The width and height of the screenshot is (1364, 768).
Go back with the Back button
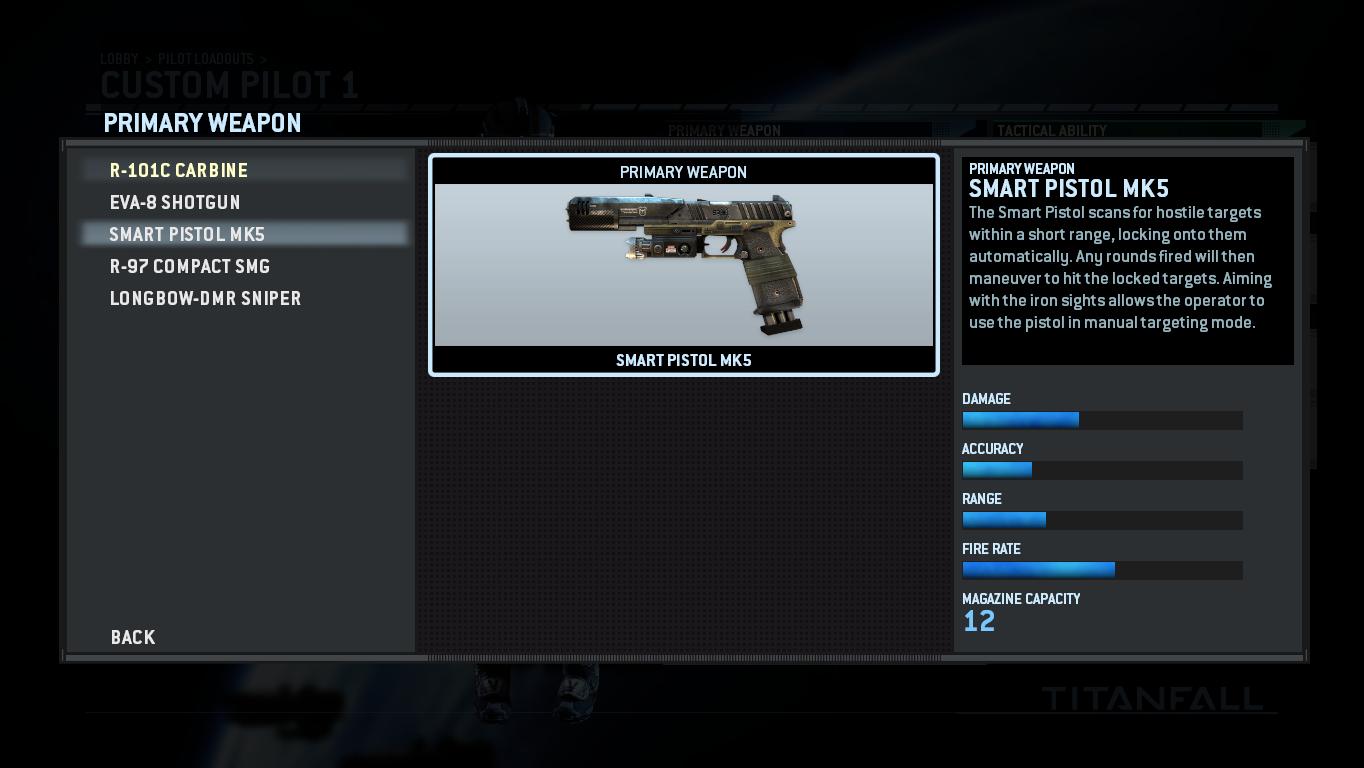tap(133, 638)
